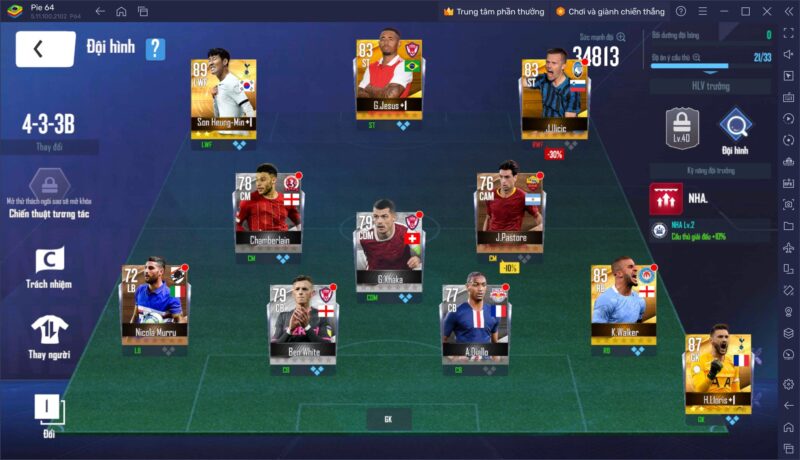Close the BlueStacks window
Image resolution: width=800 pixels, height=460 pixels.
pyautogui.click(x=765, y=11)
